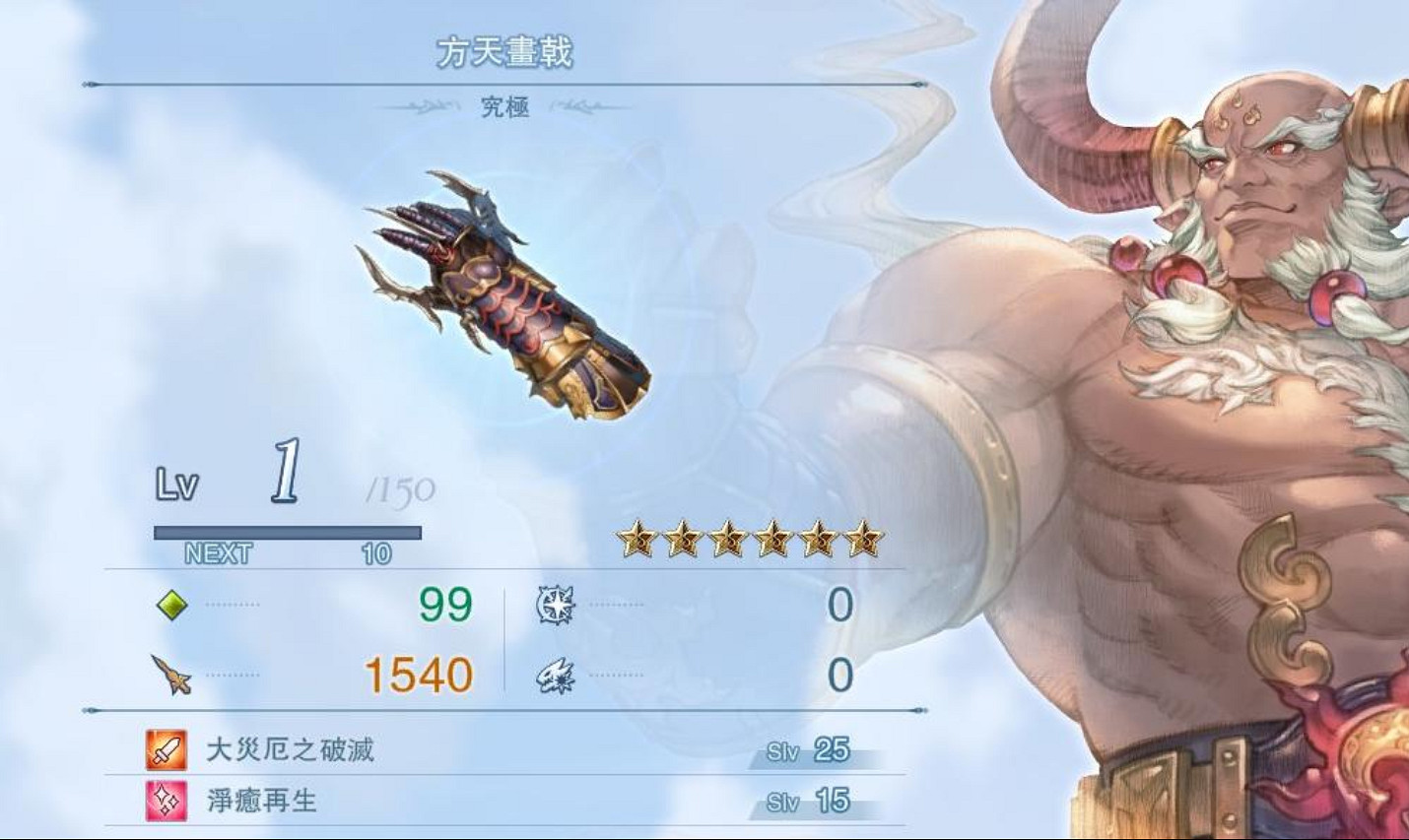This screenshot has height=840, width=1409.
Task: Click the beast claw bonus icon
Action: (554, 676)
